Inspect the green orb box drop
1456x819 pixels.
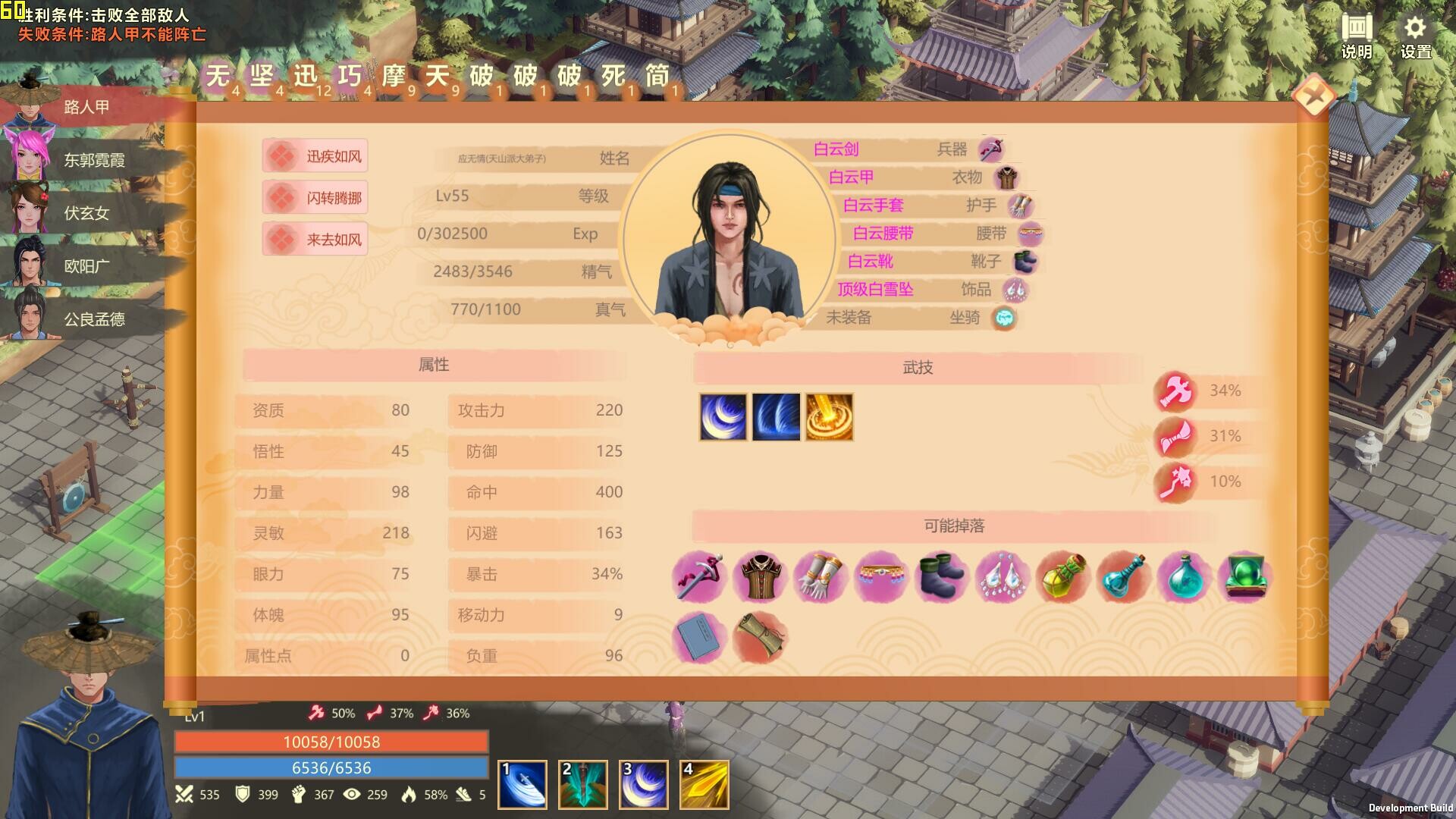click(1244, 577)
